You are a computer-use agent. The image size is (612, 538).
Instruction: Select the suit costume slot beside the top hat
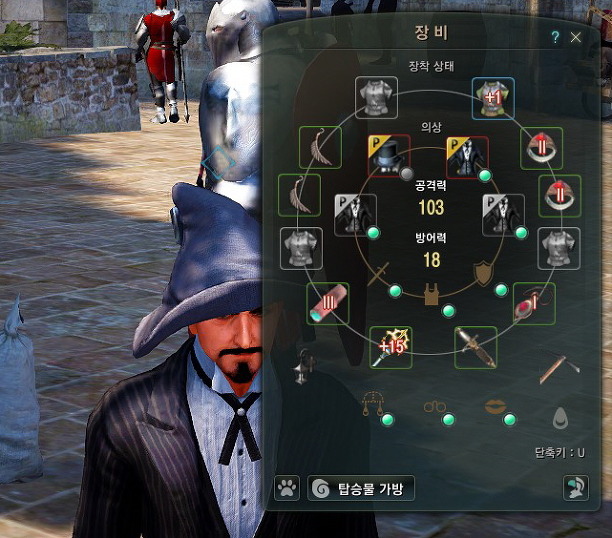coord(465,155)
